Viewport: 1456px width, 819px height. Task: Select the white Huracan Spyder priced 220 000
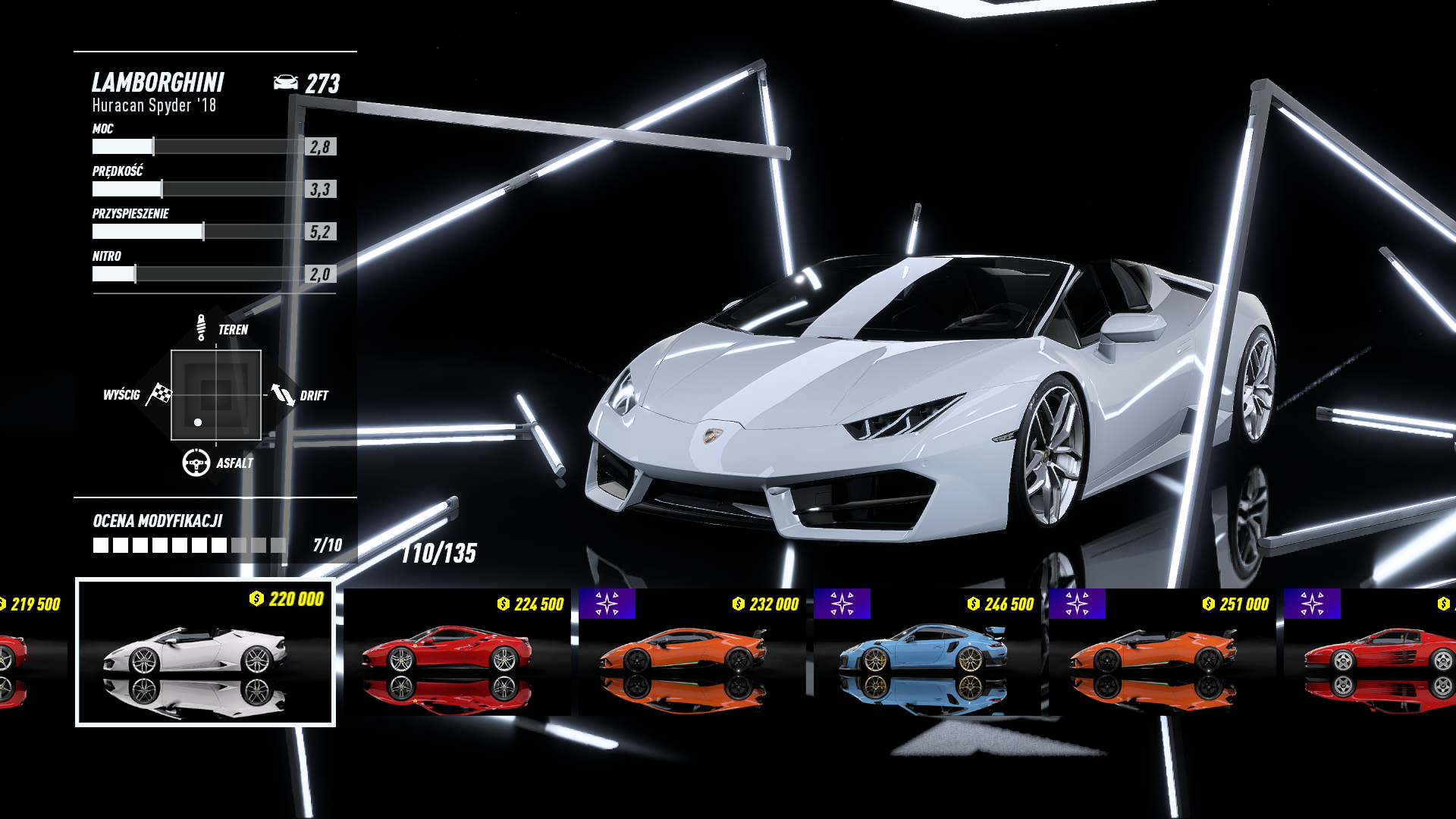(x=205, y=652)
